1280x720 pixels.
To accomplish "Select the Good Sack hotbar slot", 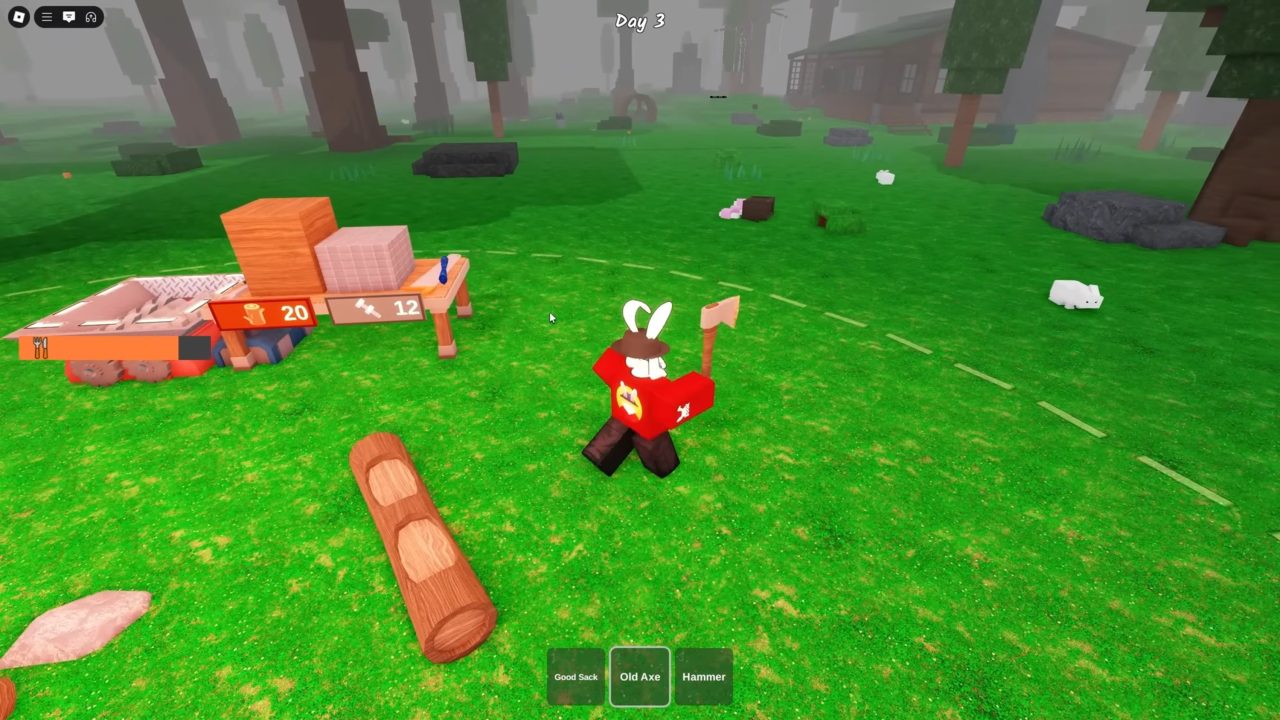I will pyautogui.click(x=575, y=676).
